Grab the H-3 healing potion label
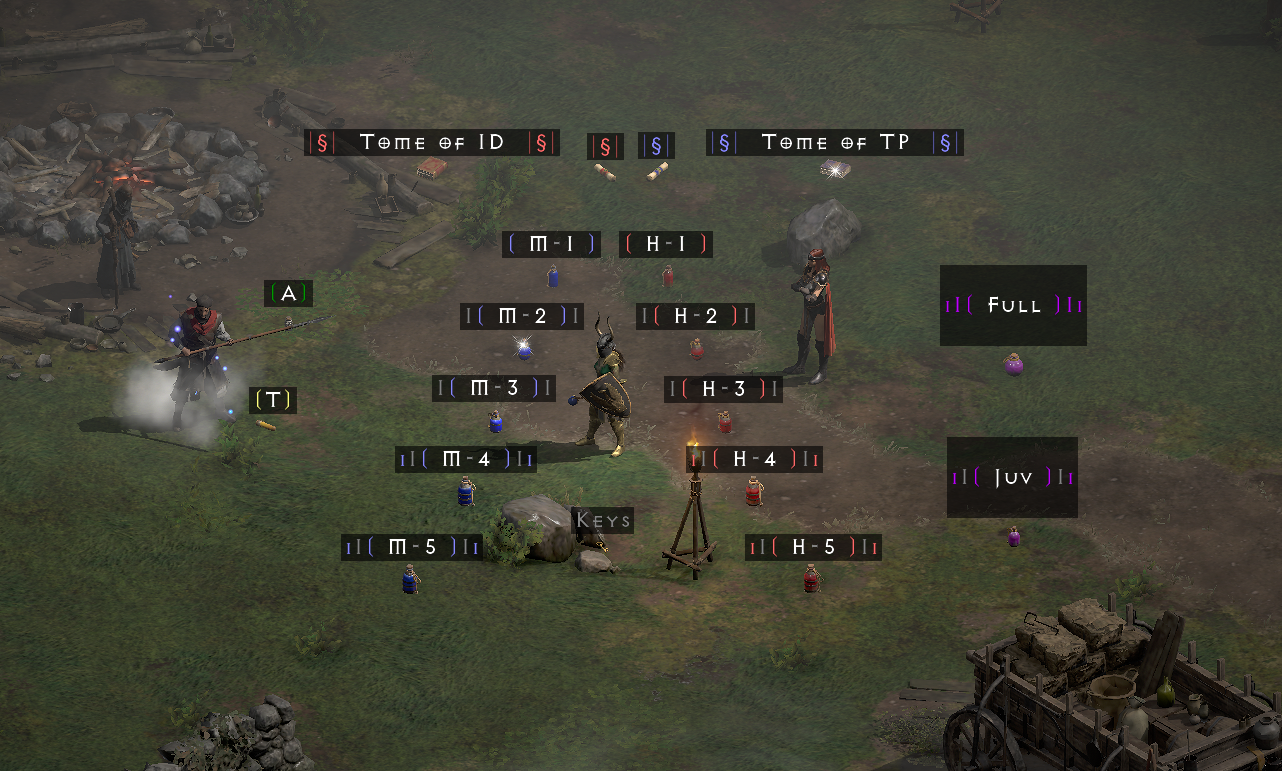The width and height of the screenshot is (1282, 771). click(x=723, y=389)
